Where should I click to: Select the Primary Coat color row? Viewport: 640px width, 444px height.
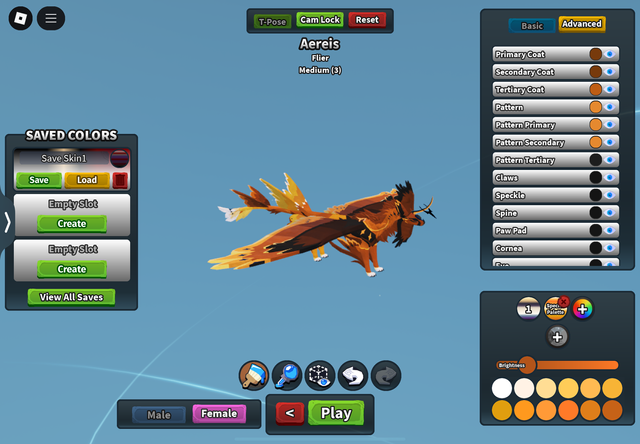pos(540,55)
